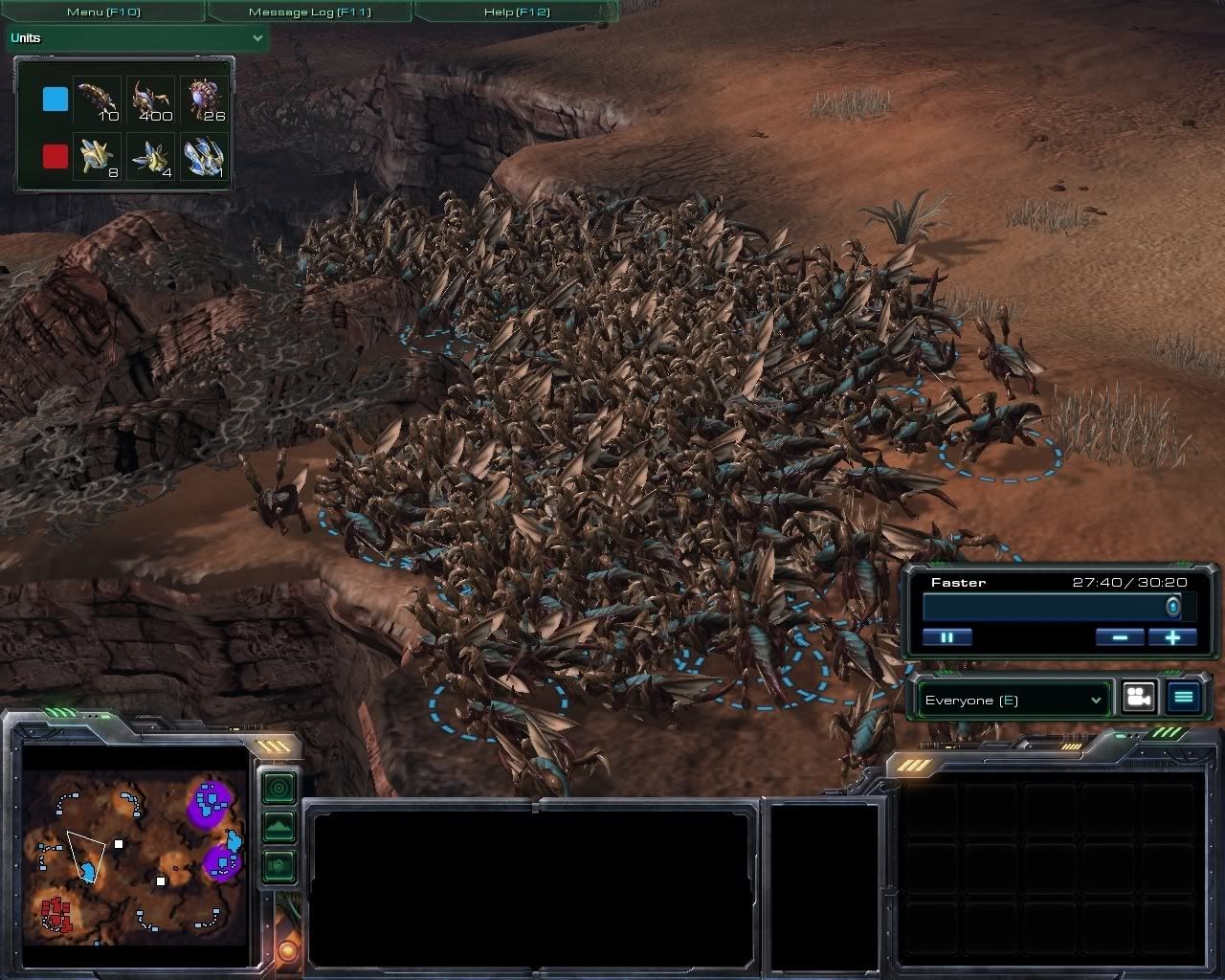Toggle the minimap terrain button
This screenshot has height=980, width=1225.
pos(278,827)
